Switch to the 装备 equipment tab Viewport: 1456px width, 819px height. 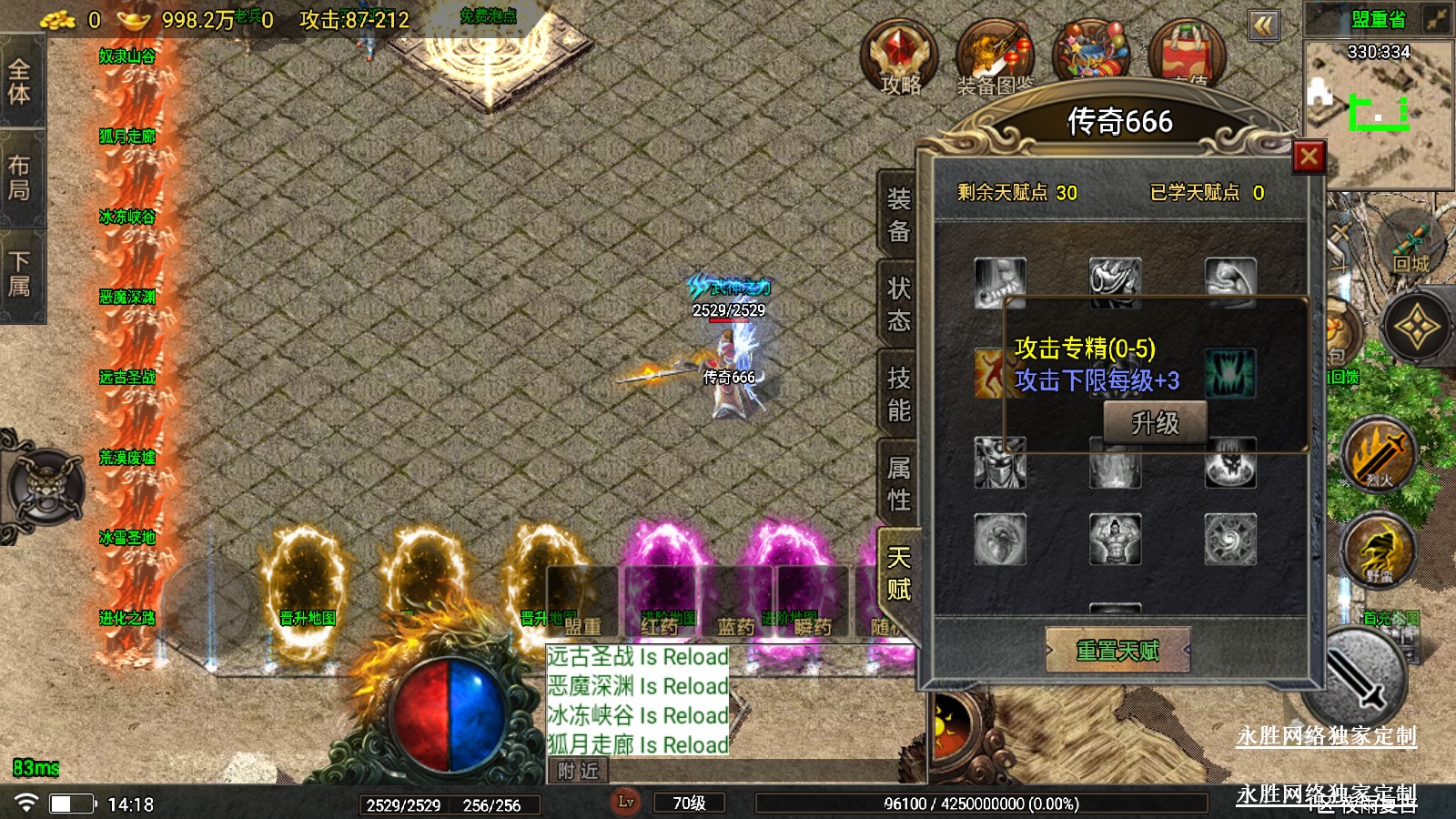898,215
